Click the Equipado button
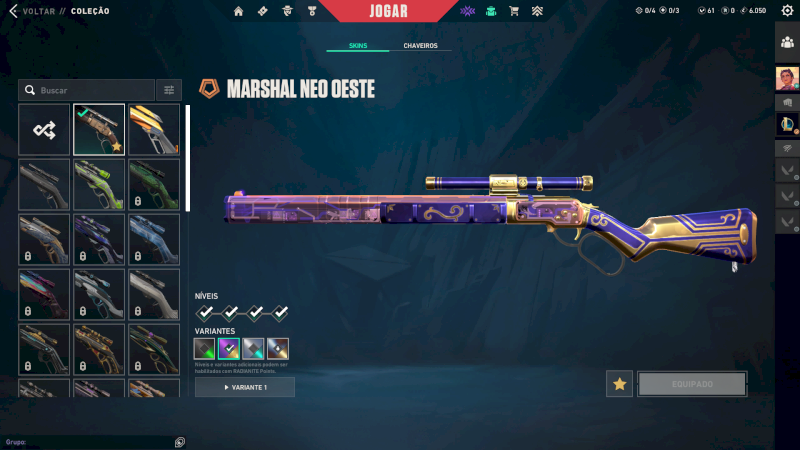 tap(692, 384)
